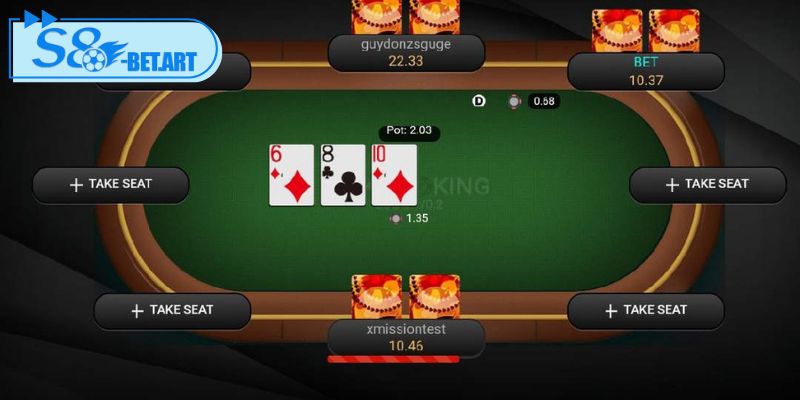Screen dimensions: 800x400
Task: Open the S8-BET.ART logo link
Action: 113,50
